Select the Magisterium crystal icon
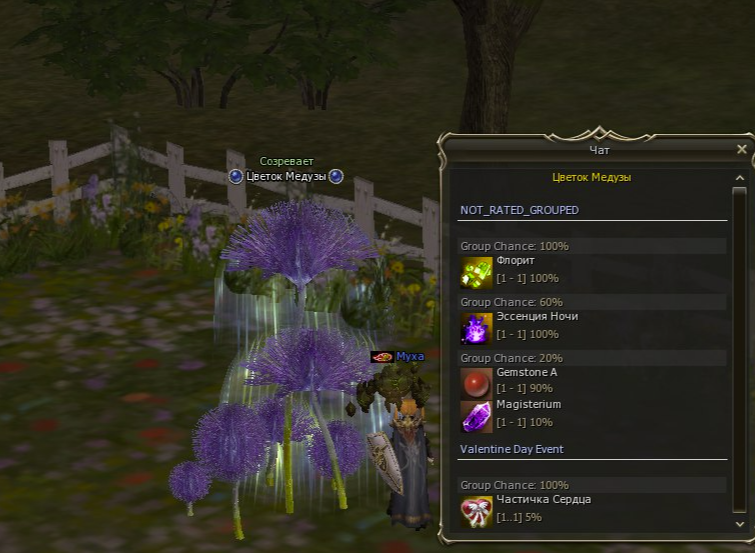755x553 pixels. point(476,415)
